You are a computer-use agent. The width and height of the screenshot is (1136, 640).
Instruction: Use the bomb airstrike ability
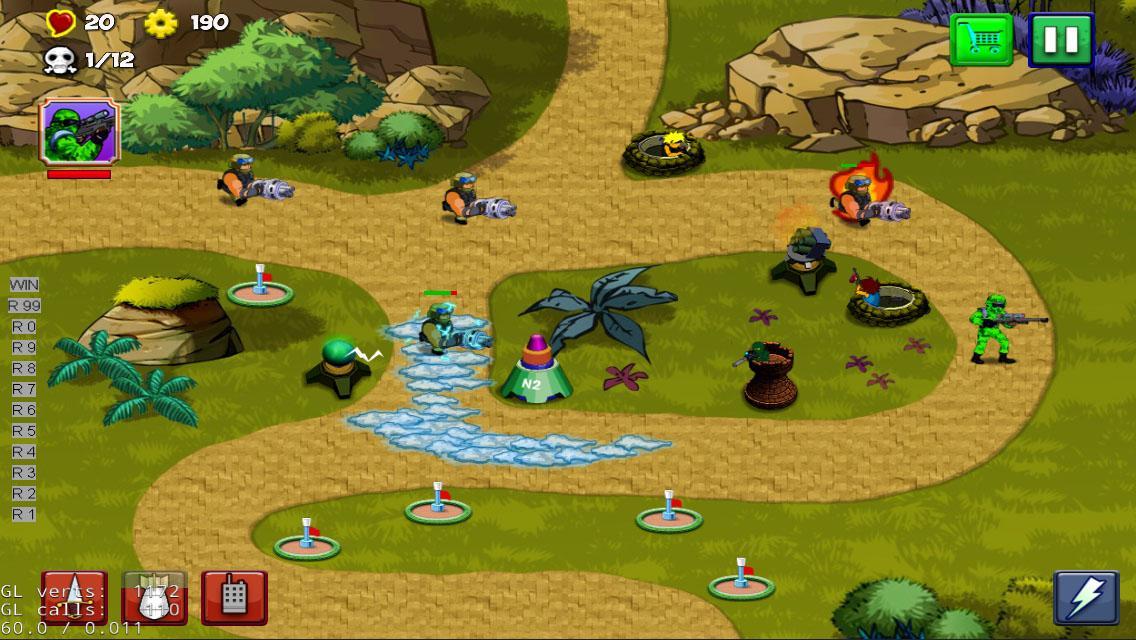click(x=154, y=598)
